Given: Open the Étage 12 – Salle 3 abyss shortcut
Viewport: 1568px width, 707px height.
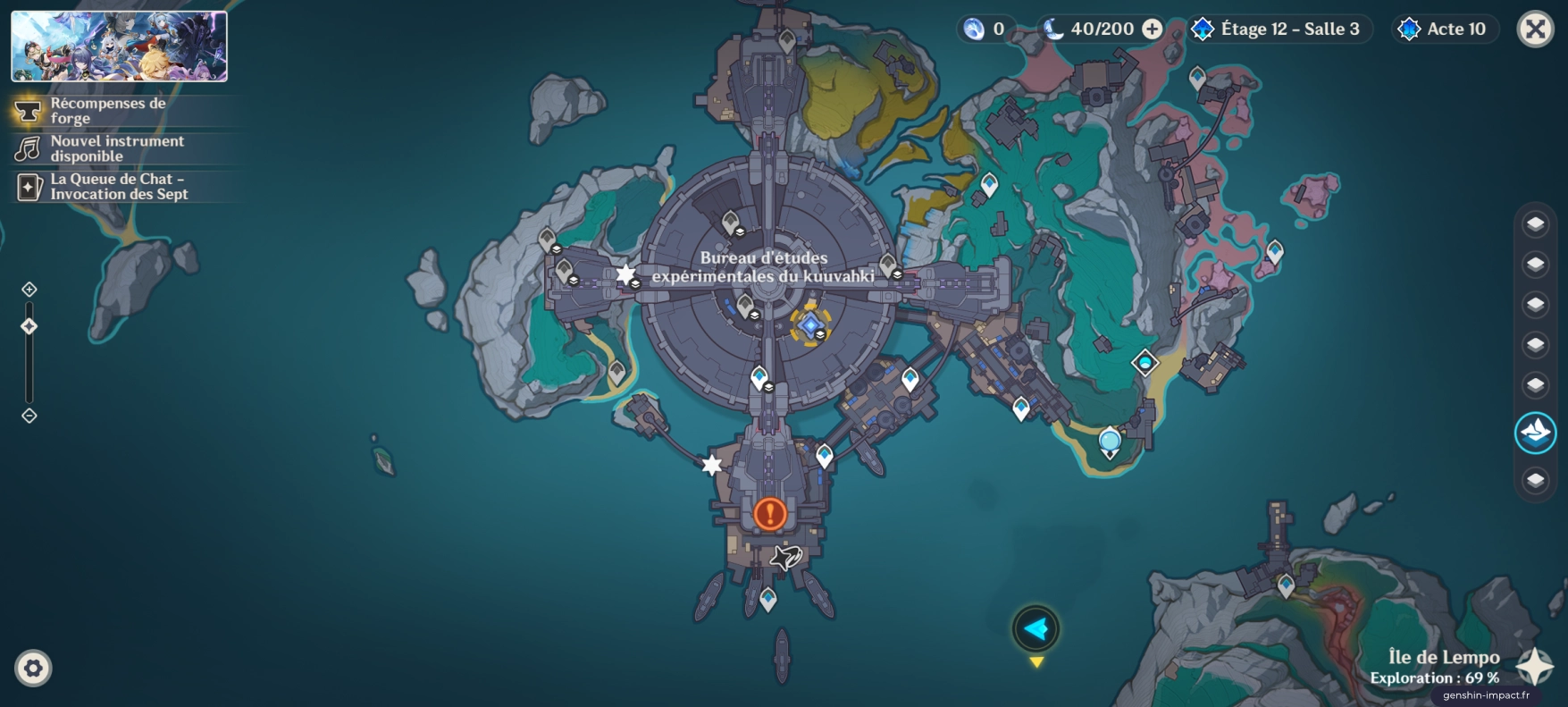Looking at the screenshot, I should 1279,29.
